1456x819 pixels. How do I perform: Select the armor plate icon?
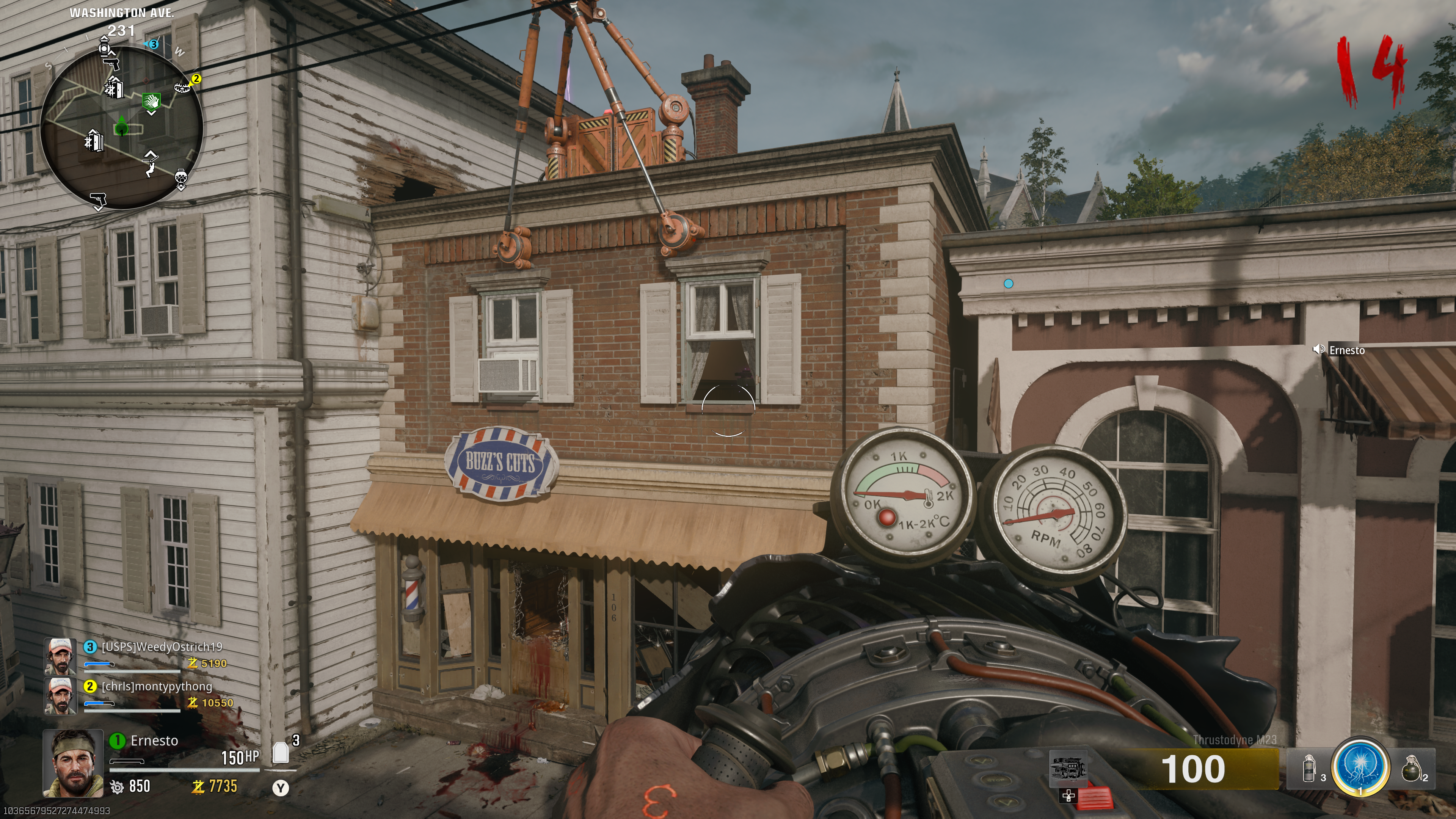point(280,753)
